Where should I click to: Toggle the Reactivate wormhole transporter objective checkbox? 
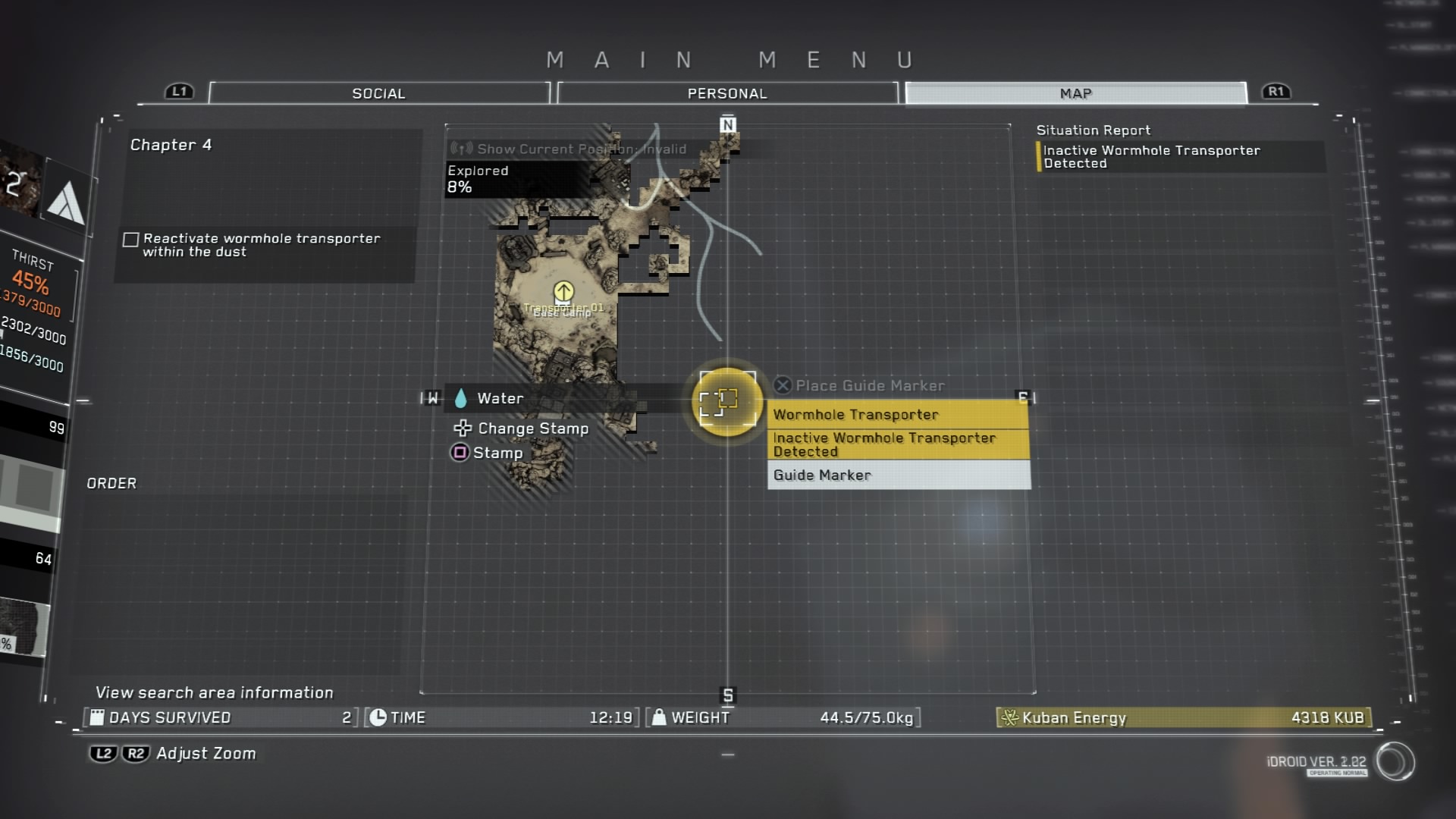point(131,240)
